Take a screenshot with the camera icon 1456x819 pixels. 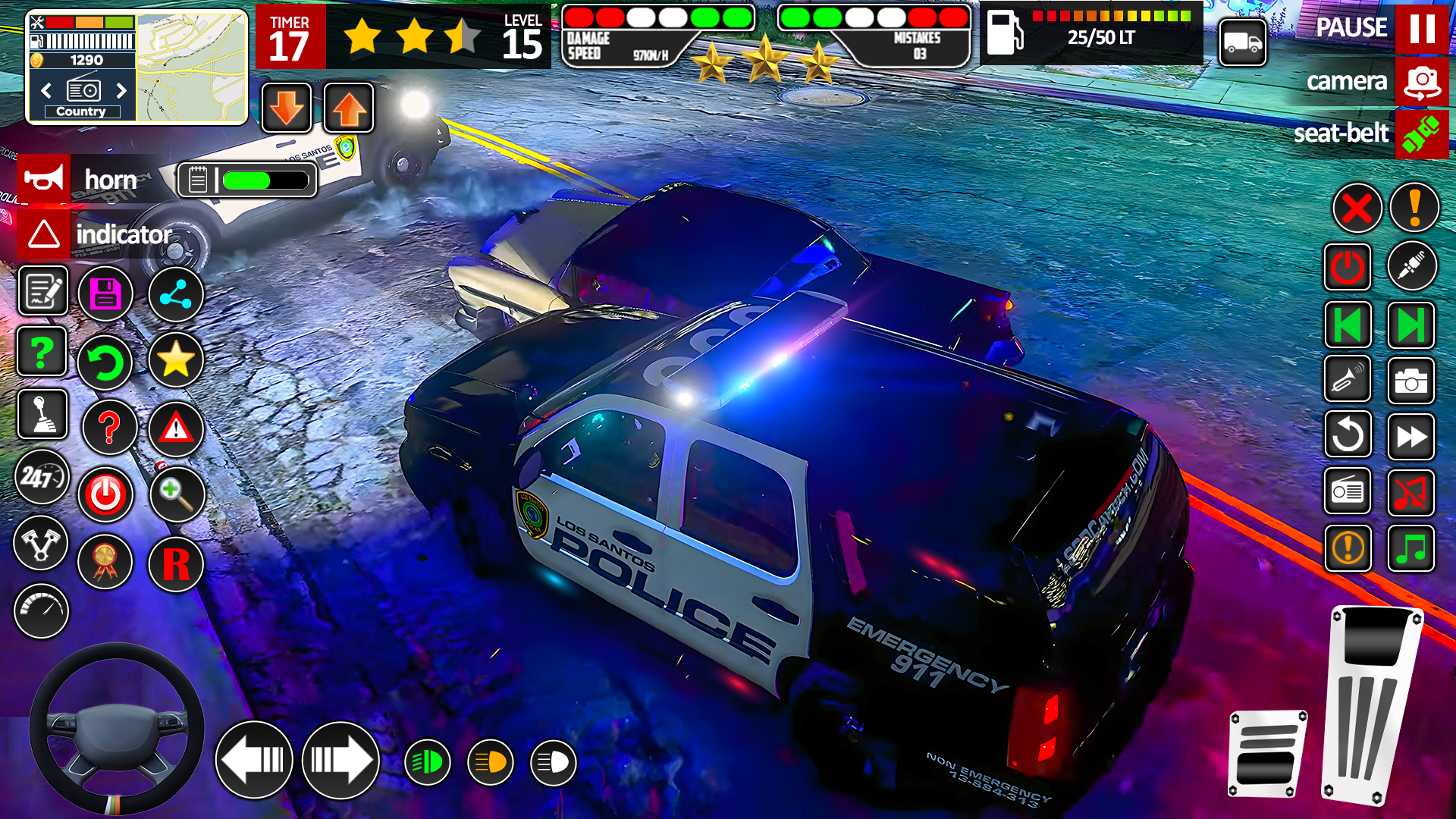click(x=1412, y=381)
